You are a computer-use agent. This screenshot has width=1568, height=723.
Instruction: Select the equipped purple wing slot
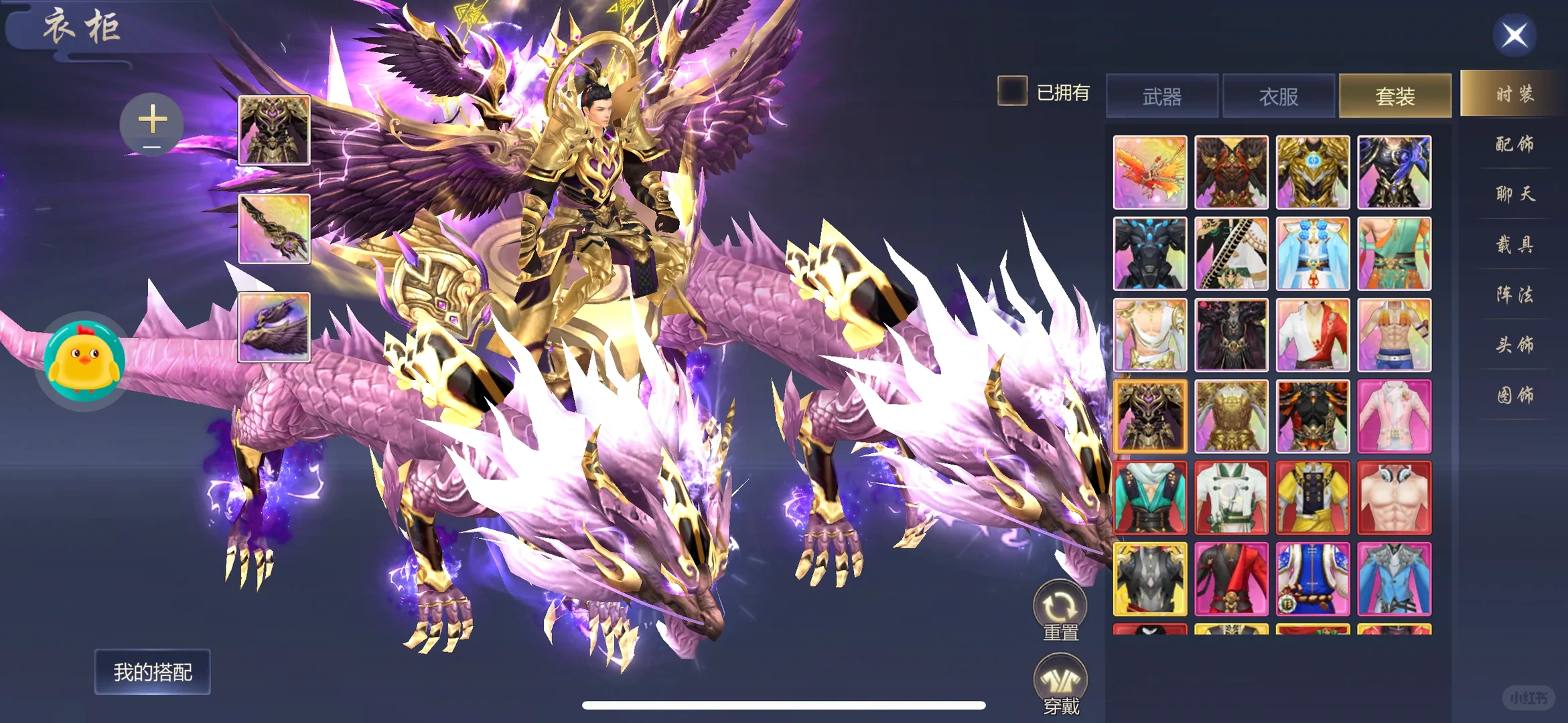[274, 327]
